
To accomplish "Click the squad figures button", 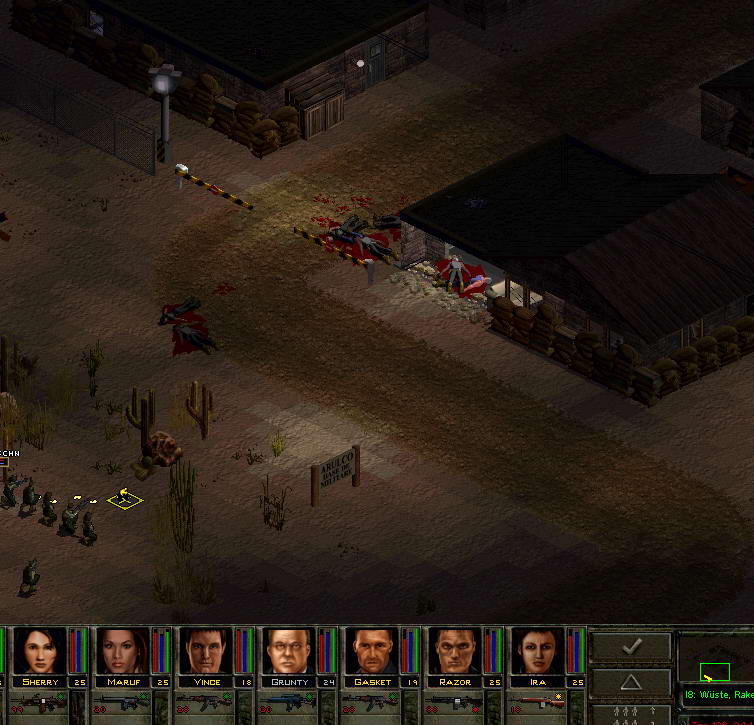I will [631, 714].
